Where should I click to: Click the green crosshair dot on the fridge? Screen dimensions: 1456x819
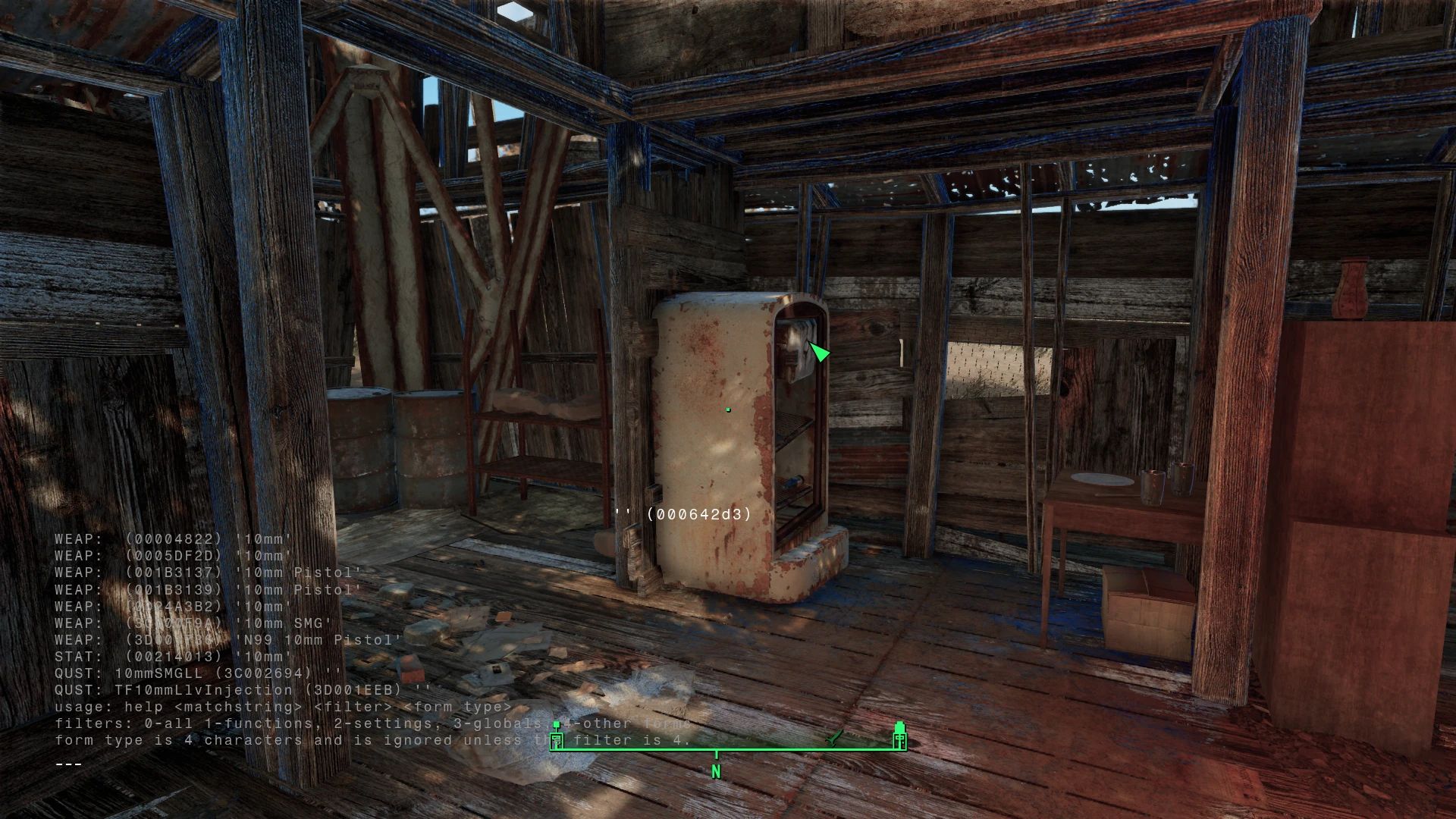[x=727, y=409]
